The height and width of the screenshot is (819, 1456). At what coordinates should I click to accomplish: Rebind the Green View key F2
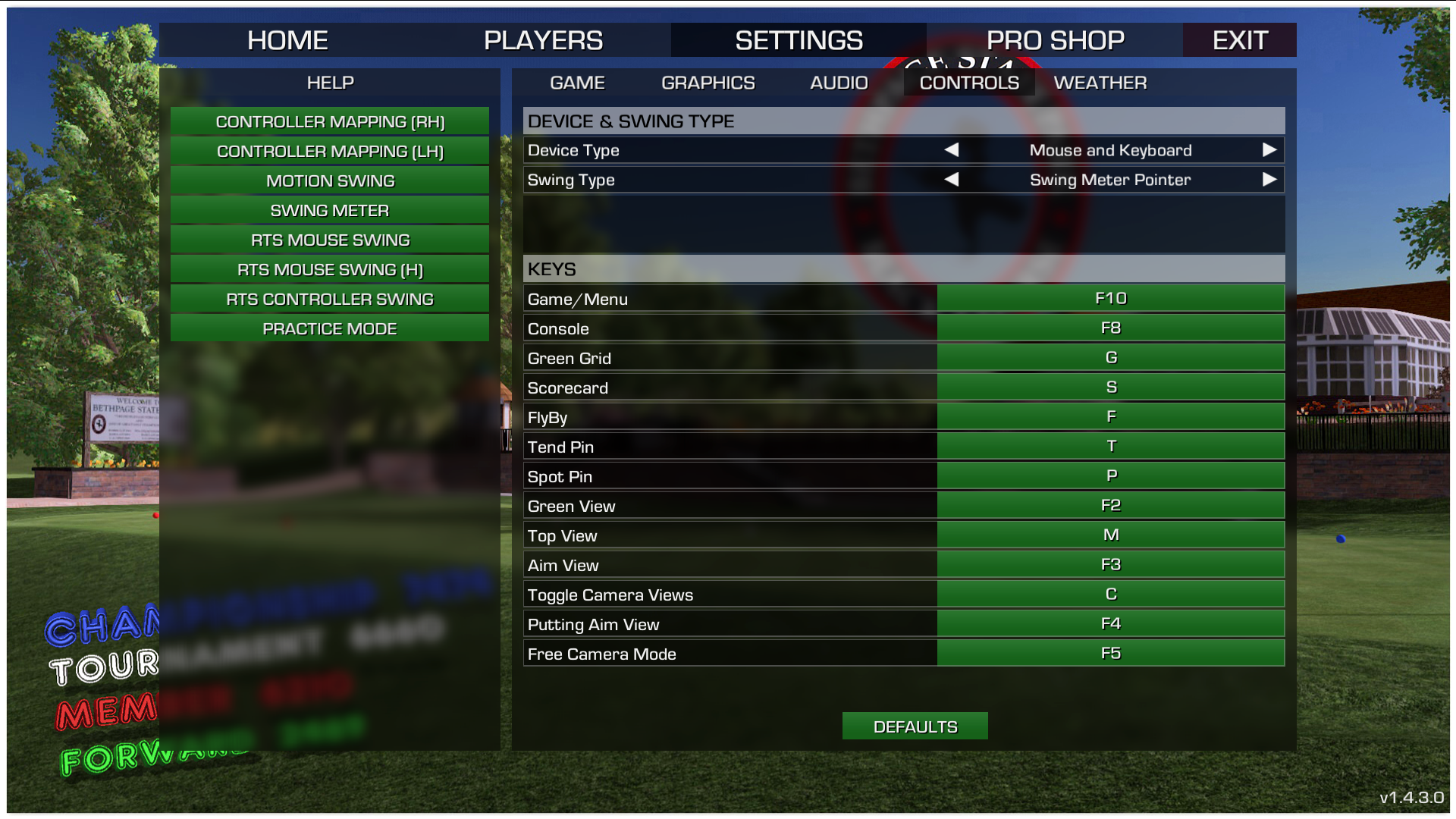[1110, 505]
